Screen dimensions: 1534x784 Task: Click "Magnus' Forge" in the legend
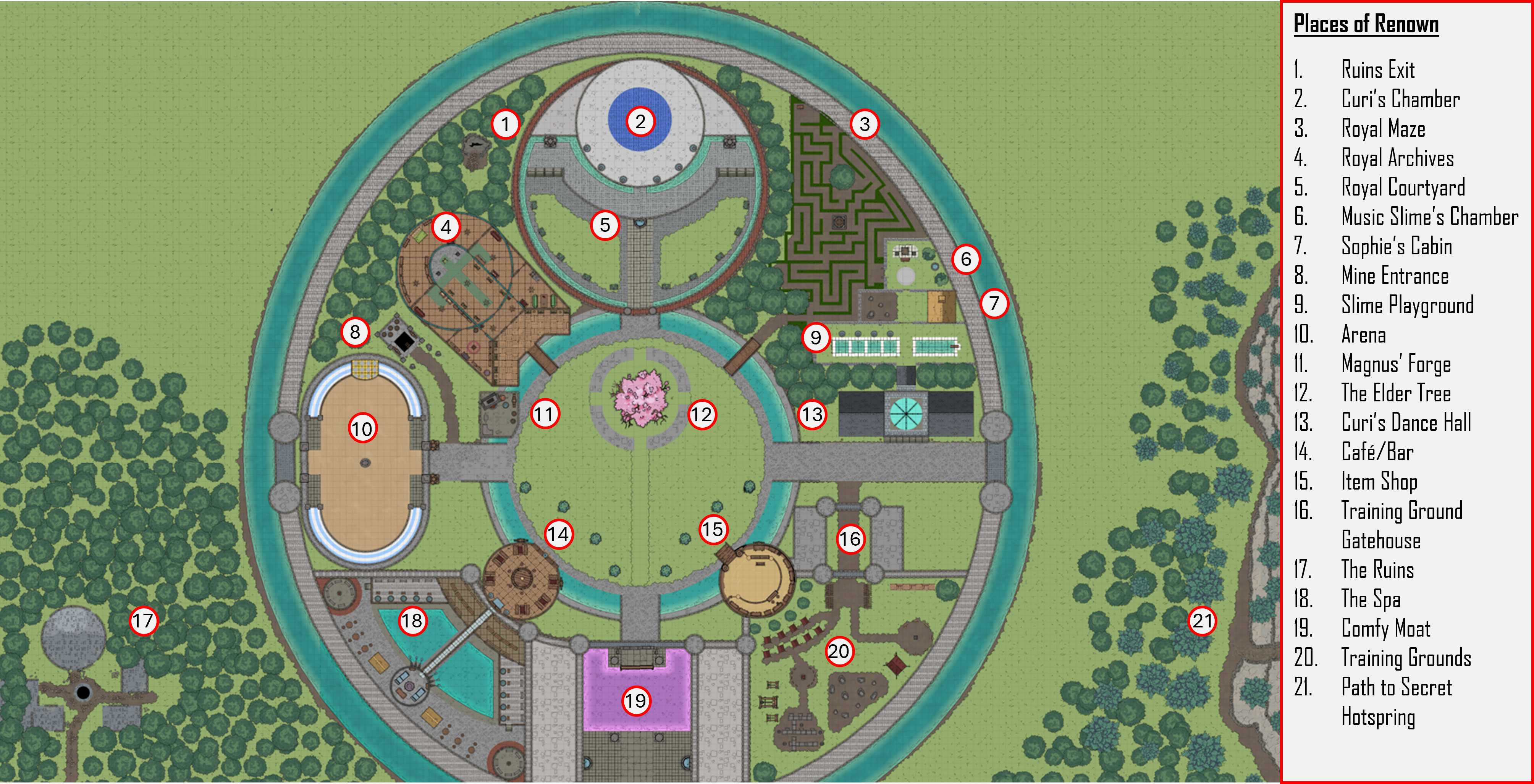[1395, 364]
